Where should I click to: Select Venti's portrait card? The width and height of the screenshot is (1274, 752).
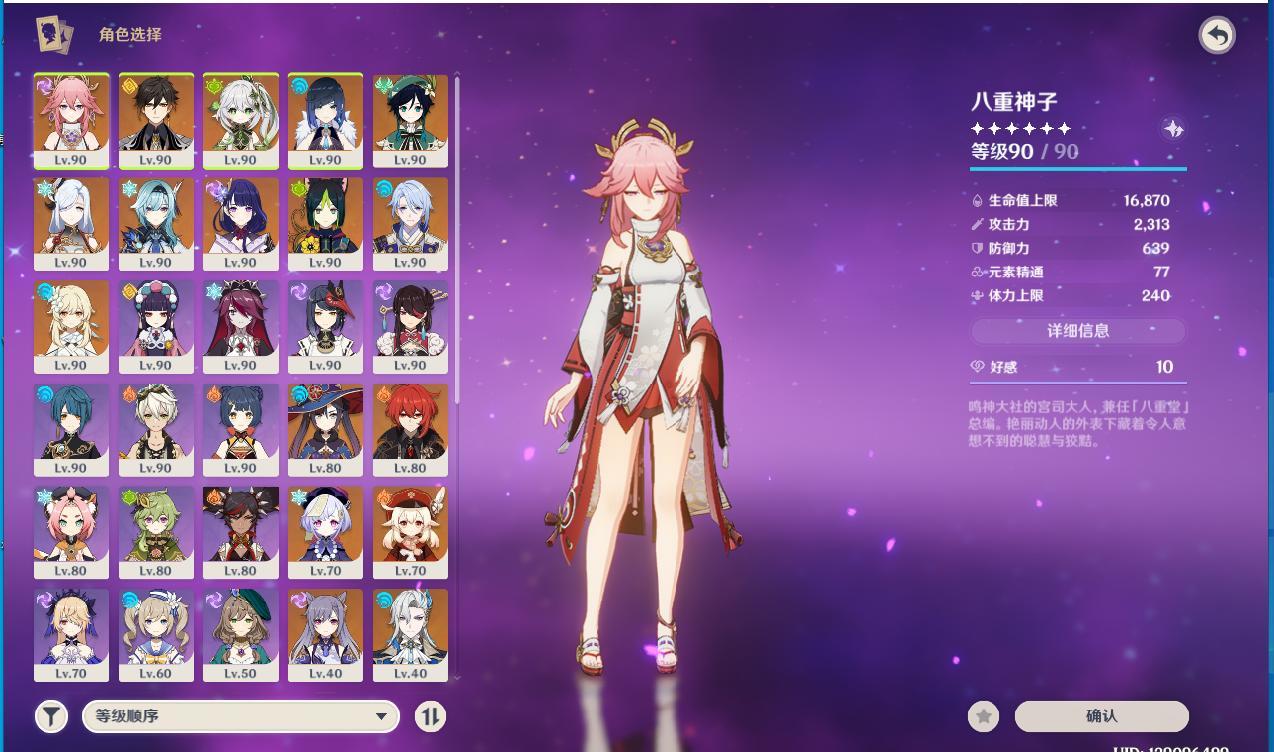tap(410, 120)
